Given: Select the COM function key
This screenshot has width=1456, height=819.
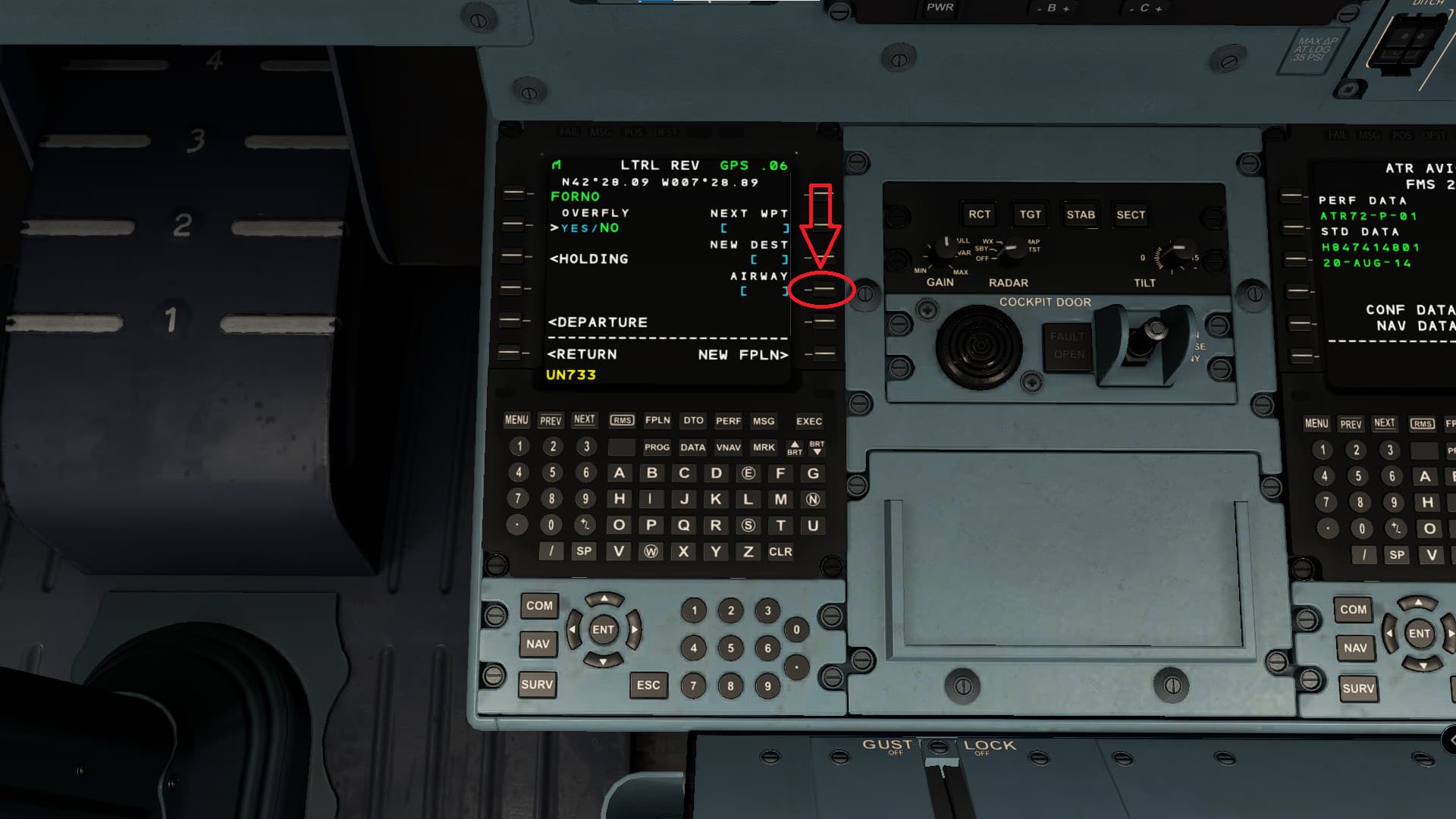Looking at the screenshot, I should pyautogui.click(x=539, y=607).
